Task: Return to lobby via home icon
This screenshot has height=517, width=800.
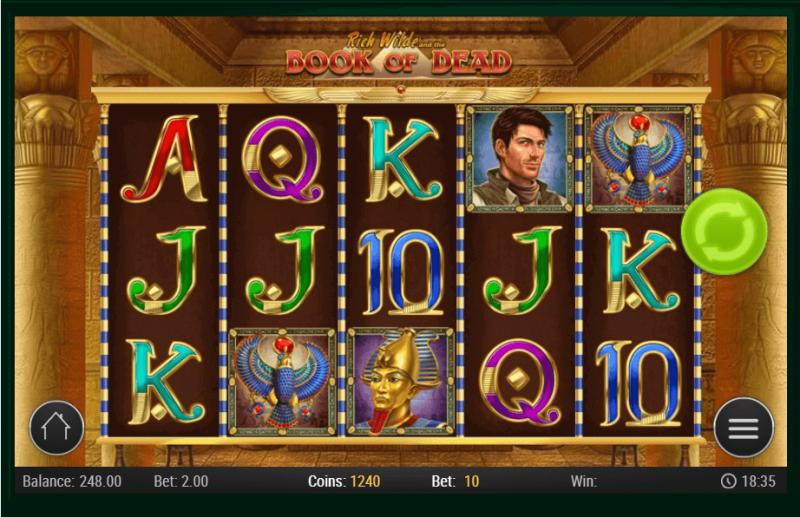Action: coord(57,428)
